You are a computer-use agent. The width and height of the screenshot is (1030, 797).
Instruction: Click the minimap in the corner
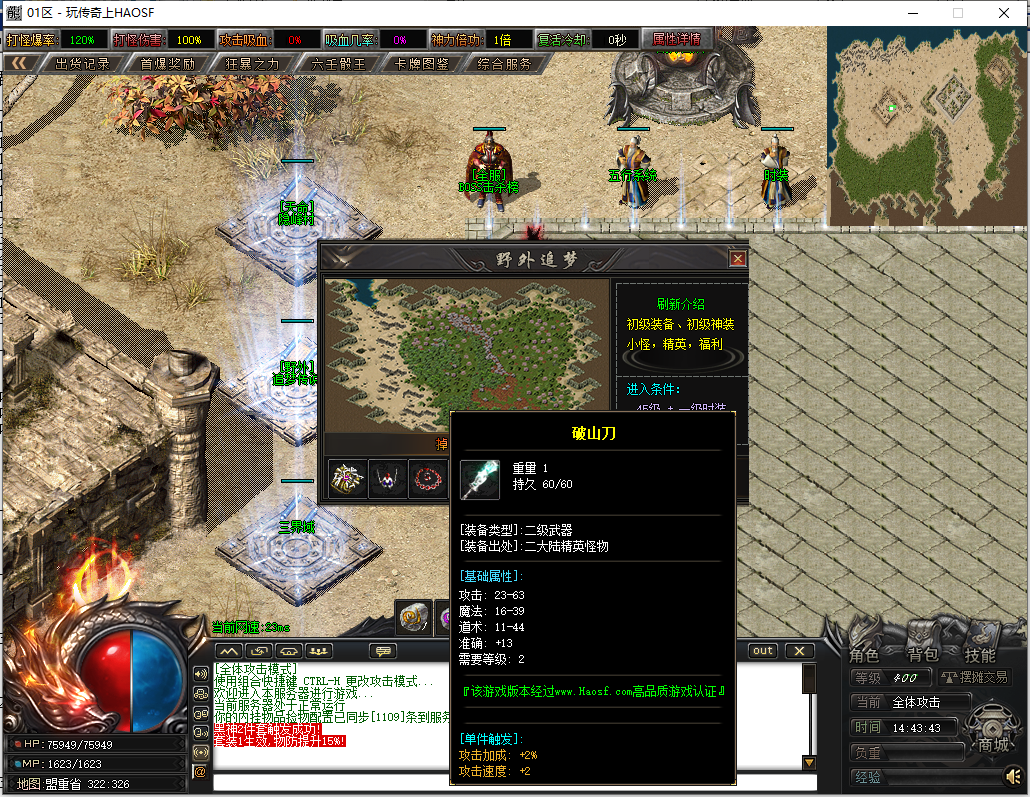(x=926, y=118)
